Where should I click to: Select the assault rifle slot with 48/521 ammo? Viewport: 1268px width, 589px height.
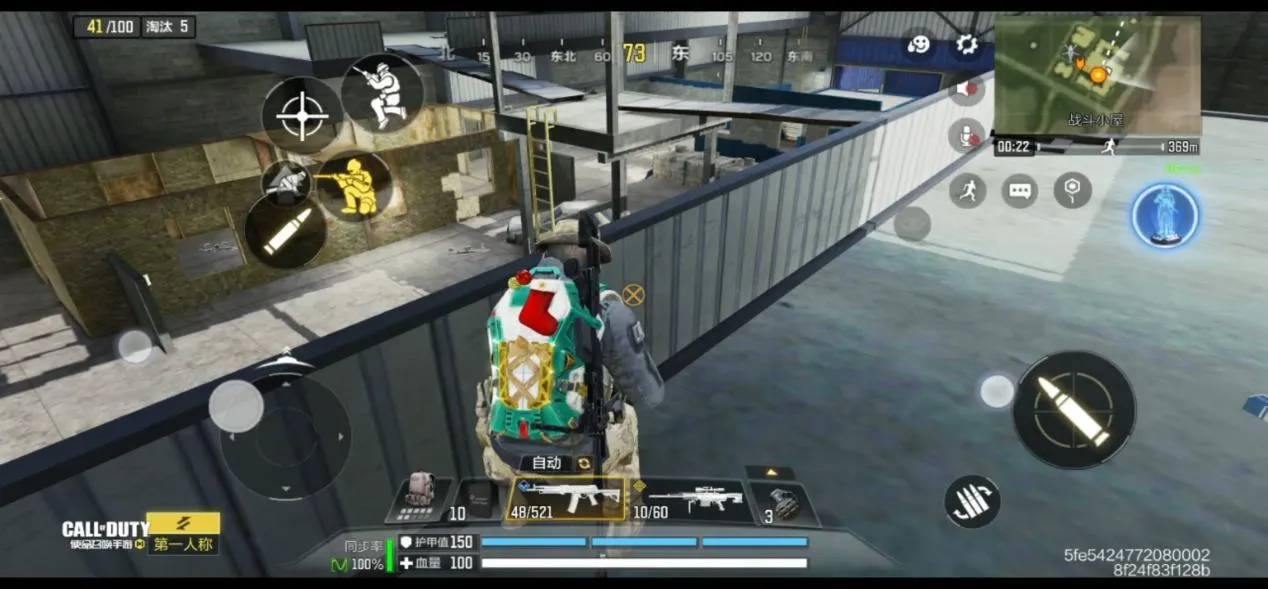569,498
